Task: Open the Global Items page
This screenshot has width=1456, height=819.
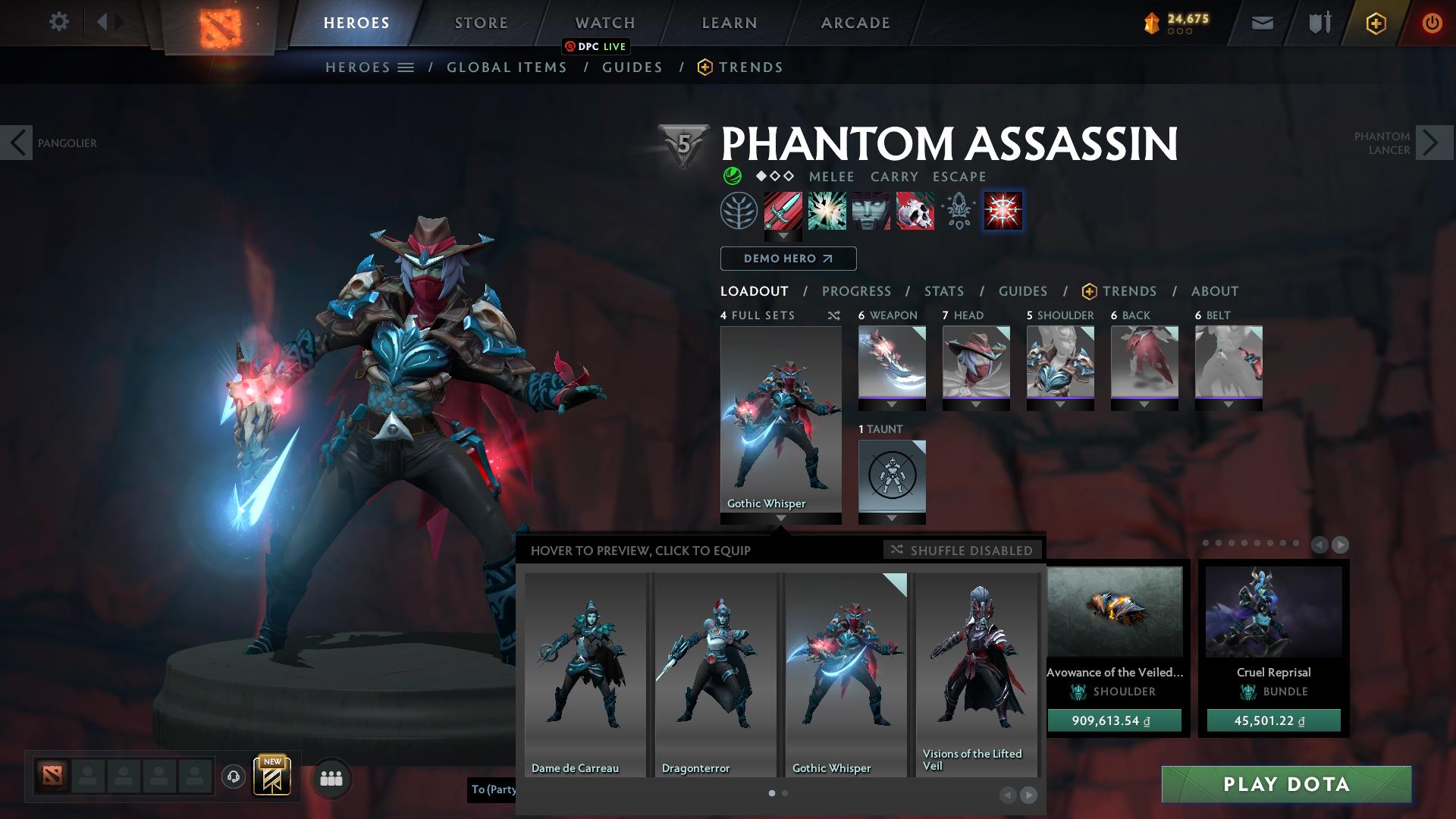Action: pos(507,67)
